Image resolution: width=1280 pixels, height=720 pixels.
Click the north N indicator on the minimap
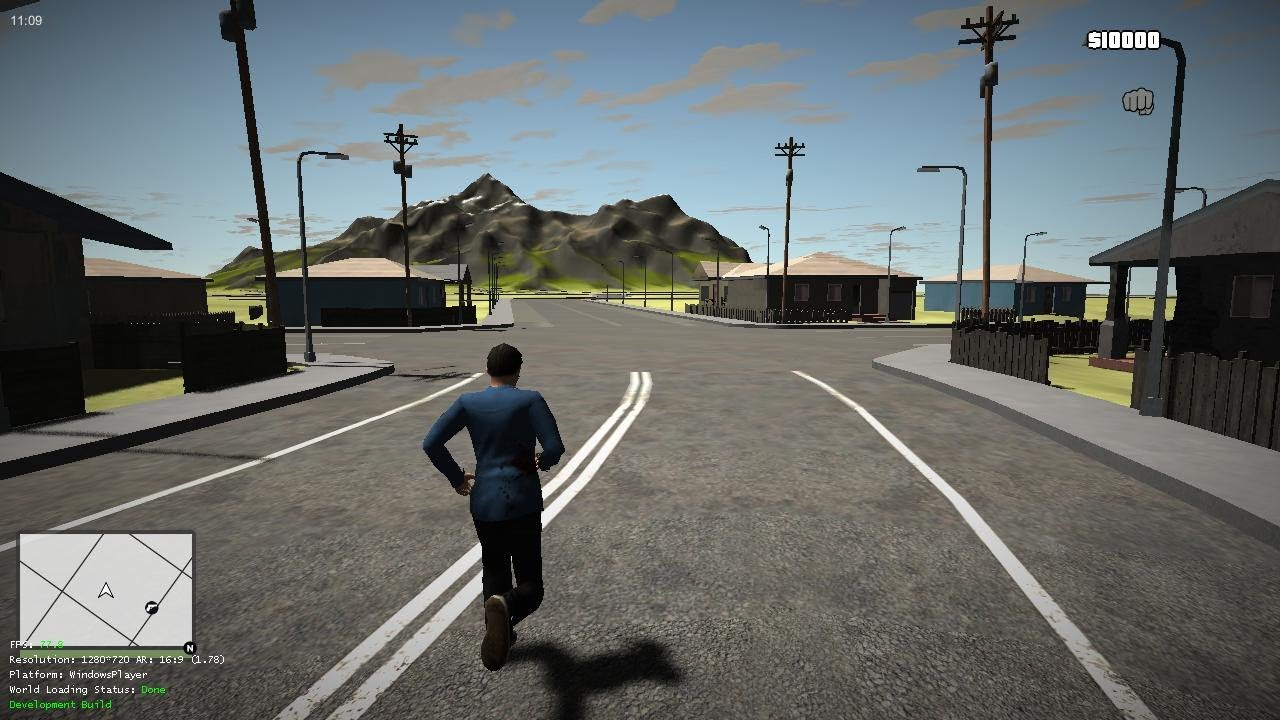click(190, 648)
